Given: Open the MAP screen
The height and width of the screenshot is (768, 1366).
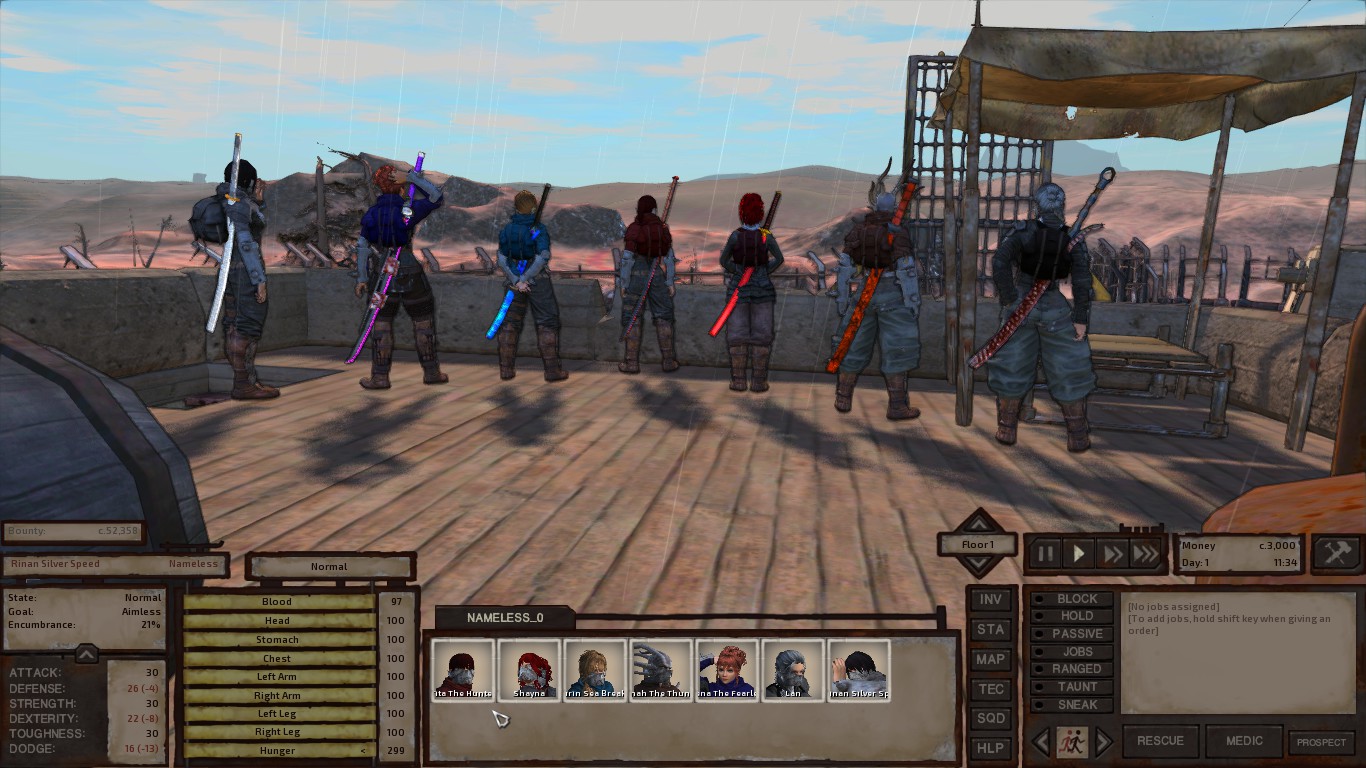Looking at the screenshot, I should 990,659.
